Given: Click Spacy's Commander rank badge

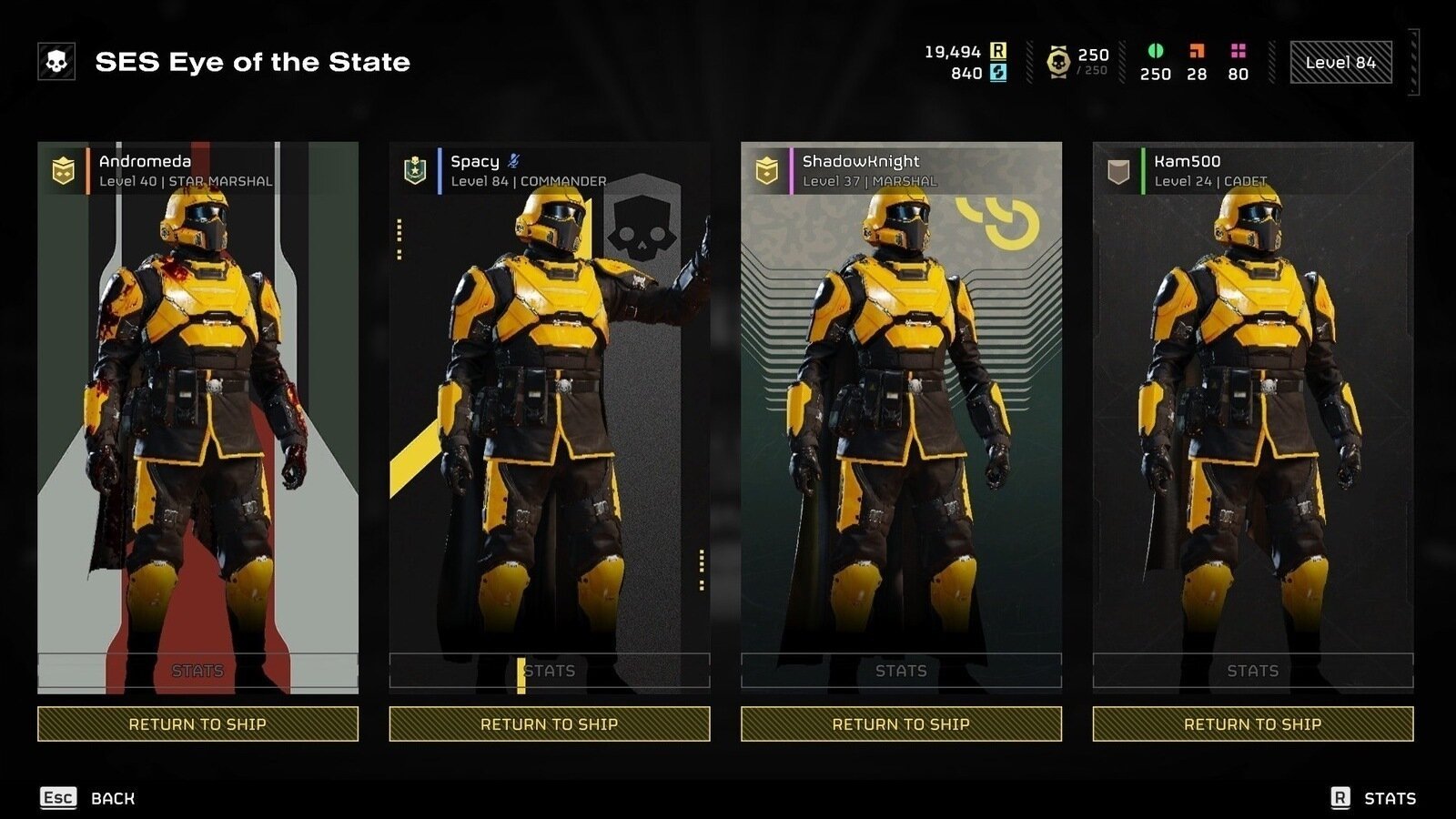Looking at the screenshot, I should point(414,170).
